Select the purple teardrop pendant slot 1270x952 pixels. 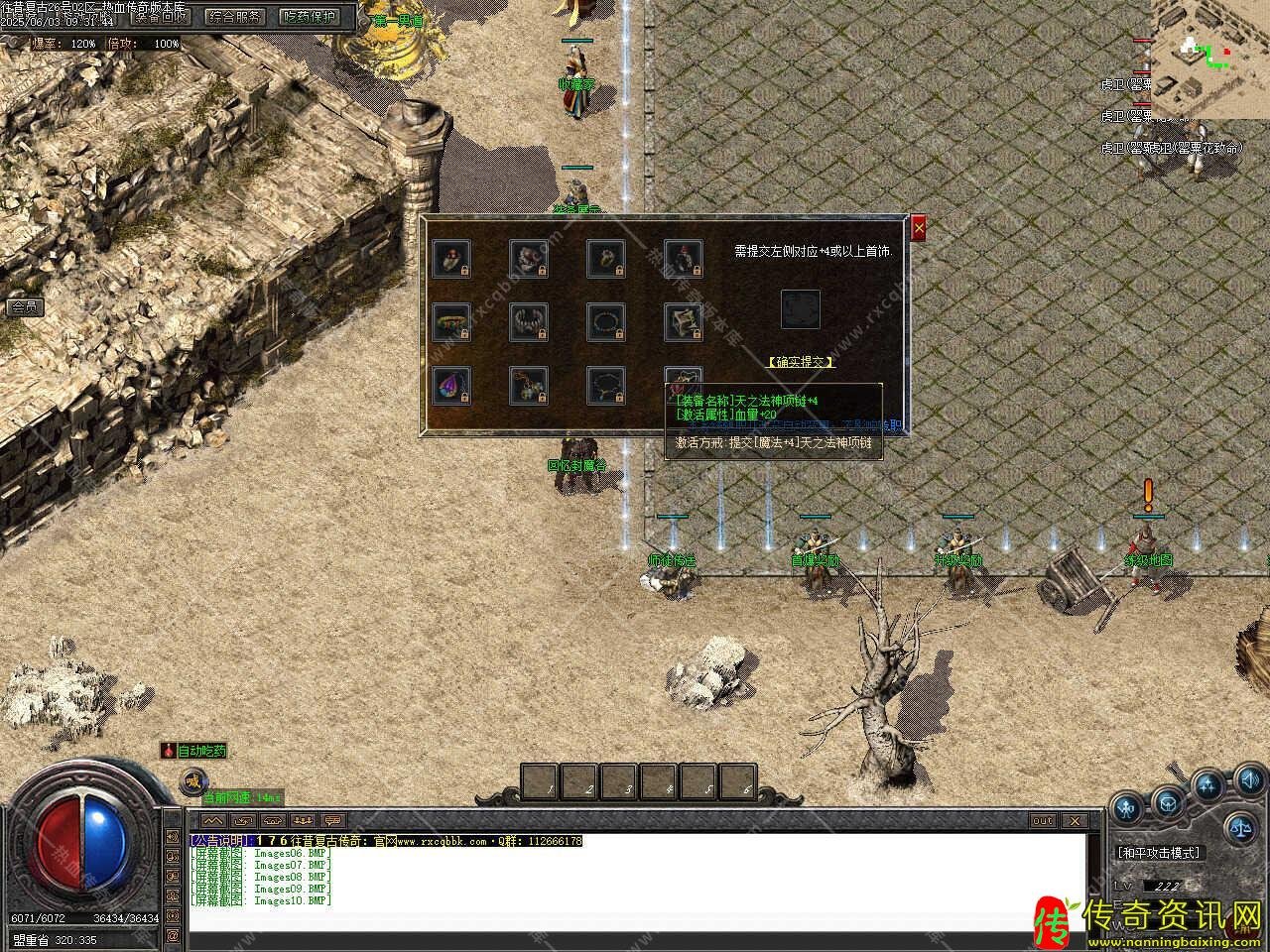pyautogui.click(x=452, y=386)
